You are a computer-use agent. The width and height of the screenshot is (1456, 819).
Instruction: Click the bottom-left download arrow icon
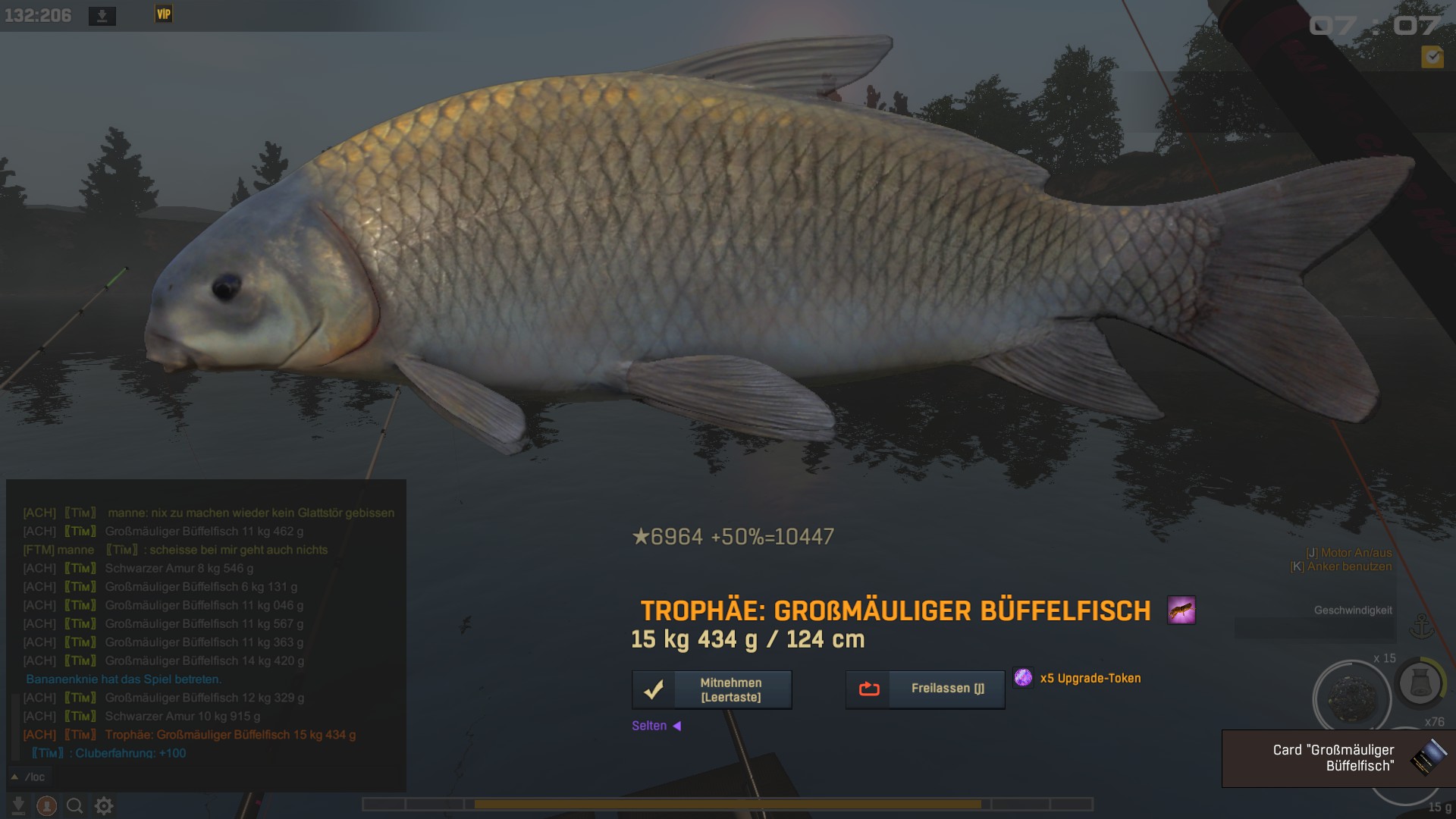[18, 805]
